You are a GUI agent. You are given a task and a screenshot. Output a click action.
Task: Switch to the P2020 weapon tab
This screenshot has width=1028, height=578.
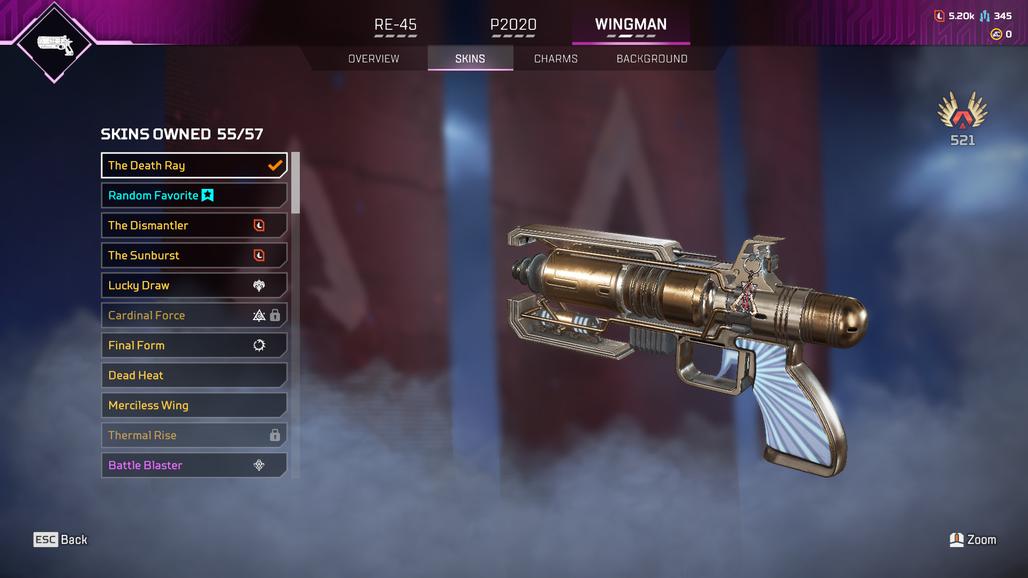point(513,25)
